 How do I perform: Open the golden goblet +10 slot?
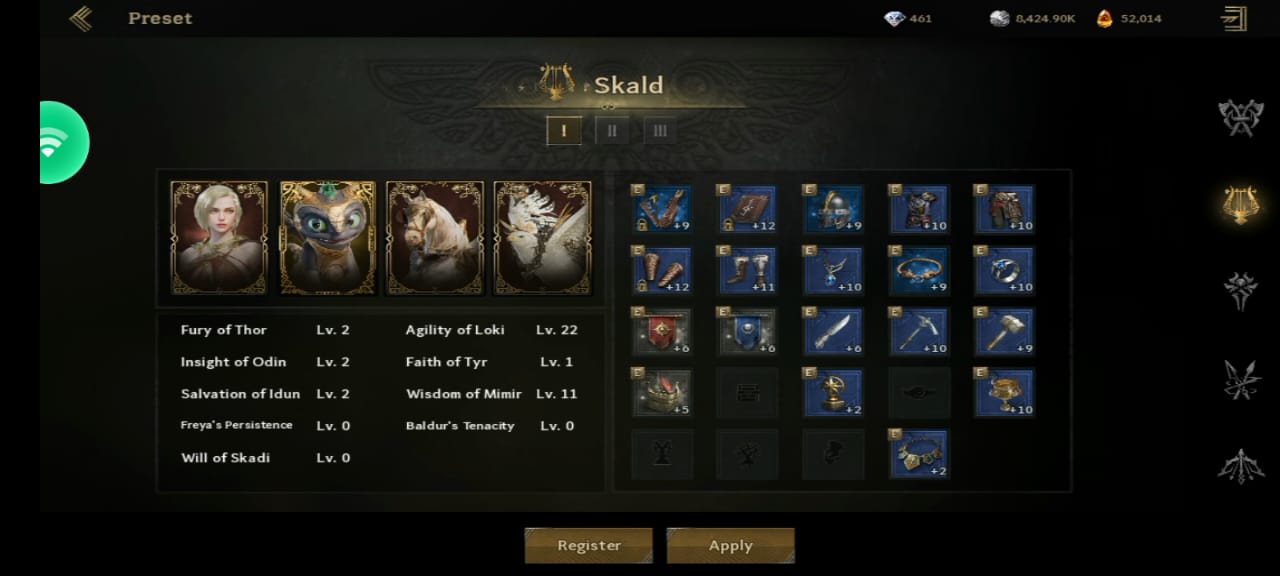tap(1004, 392)
